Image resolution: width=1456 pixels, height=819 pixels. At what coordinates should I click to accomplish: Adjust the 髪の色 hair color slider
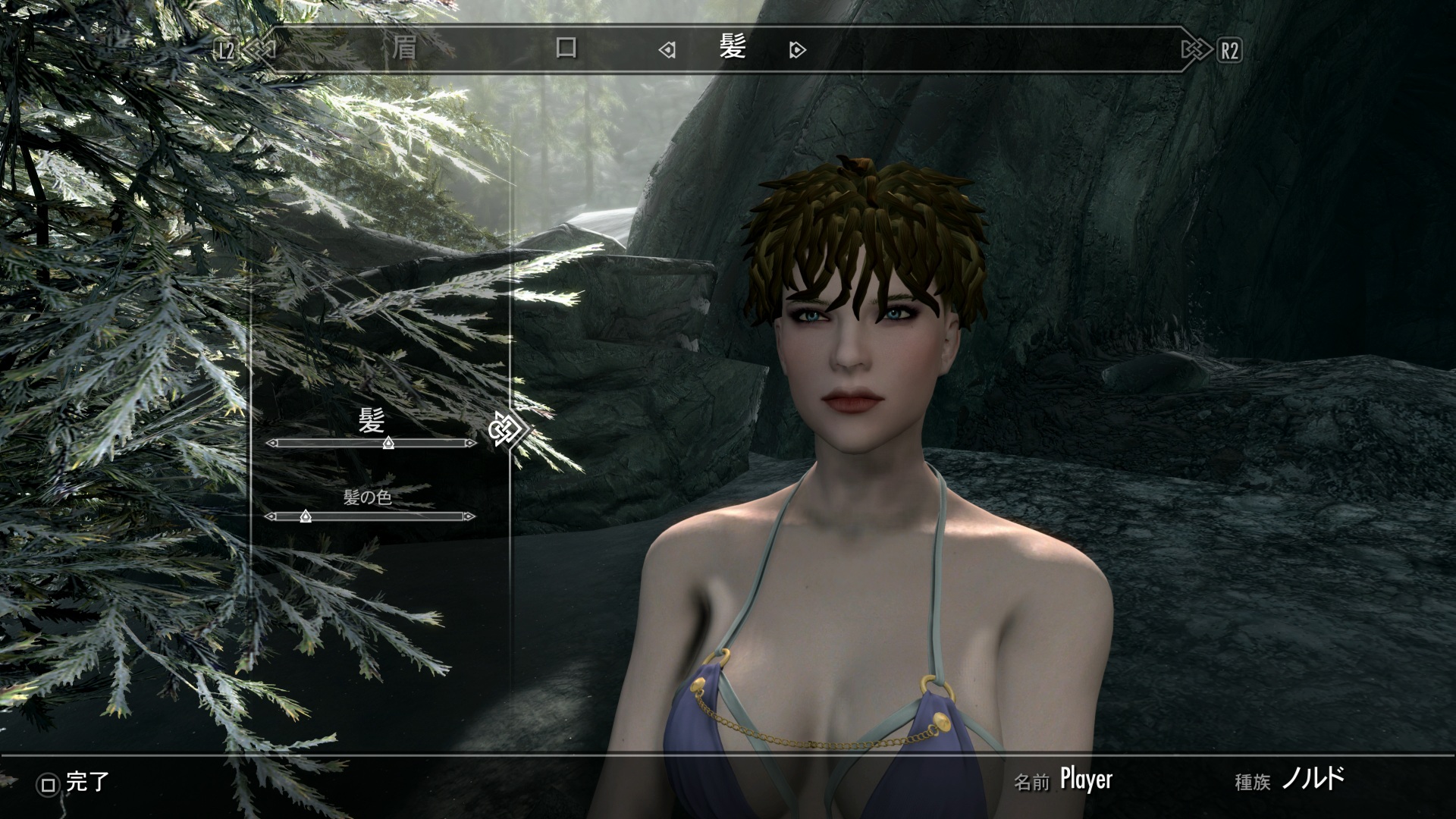pyautogui.click(x=305, y=516)
